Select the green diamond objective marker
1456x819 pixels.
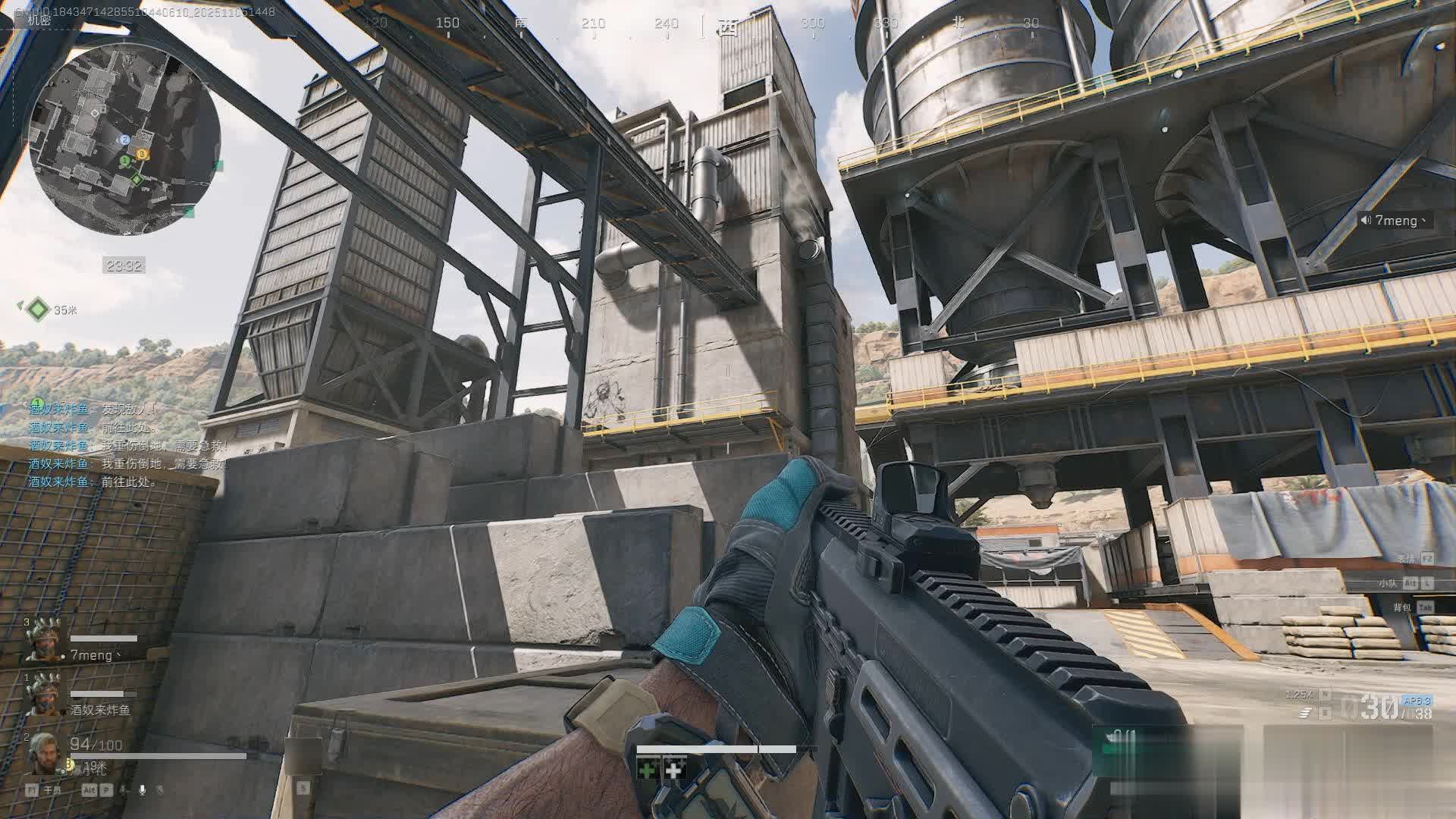(x=38, y=309)
